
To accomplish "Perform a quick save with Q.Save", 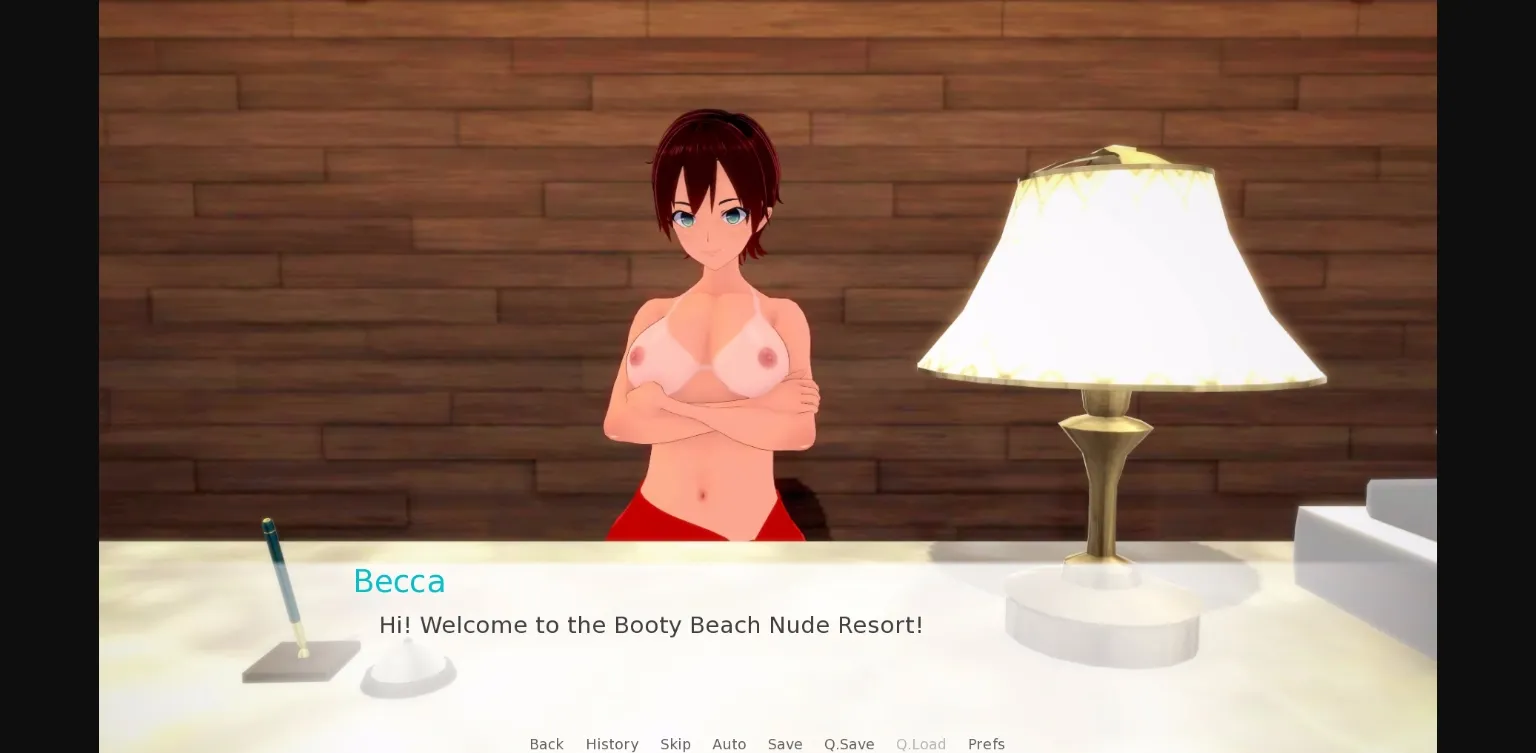I will (849, 744).
